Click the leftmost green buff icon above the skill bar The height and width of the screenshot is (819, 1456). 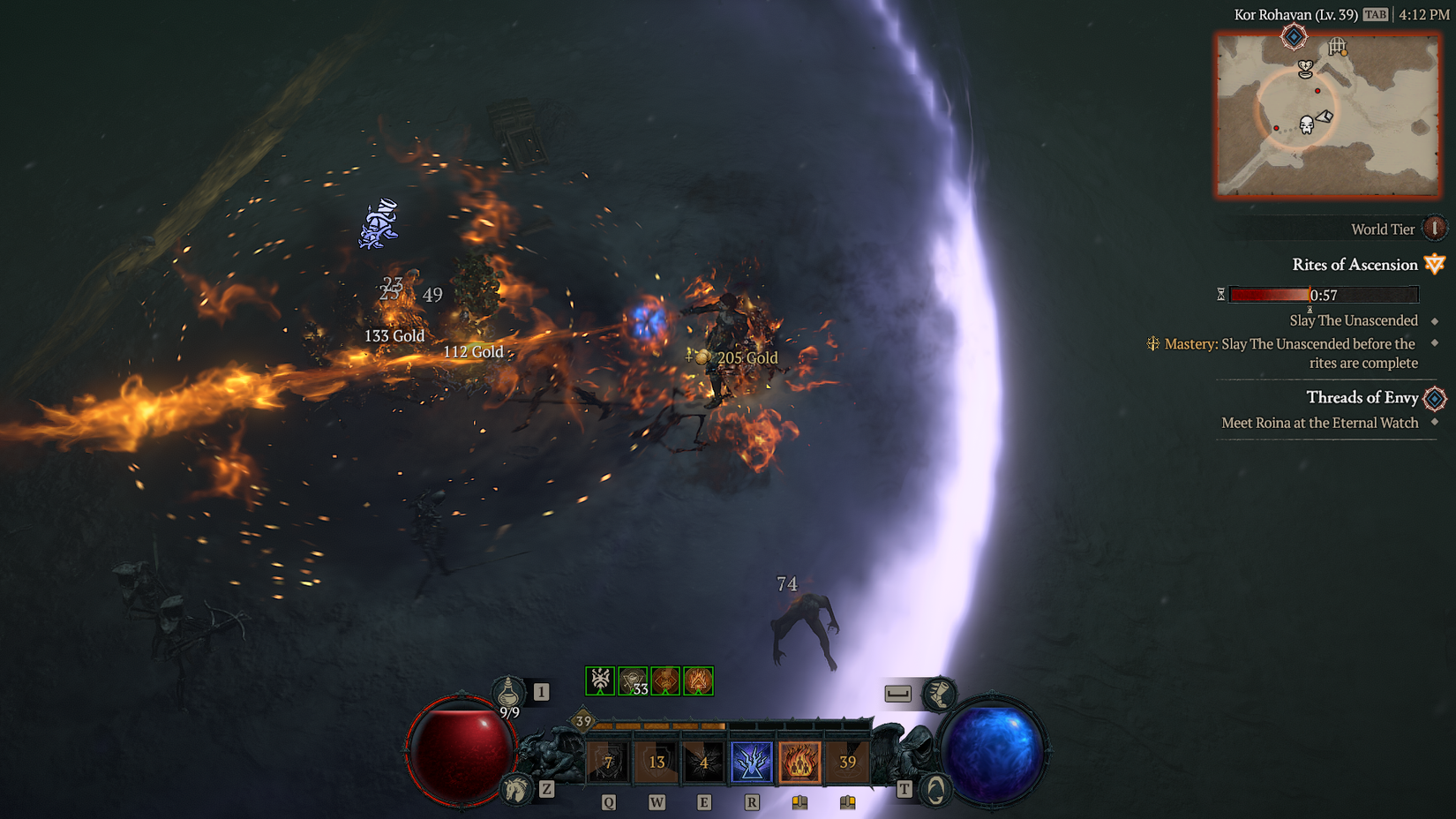click(600, 680)
